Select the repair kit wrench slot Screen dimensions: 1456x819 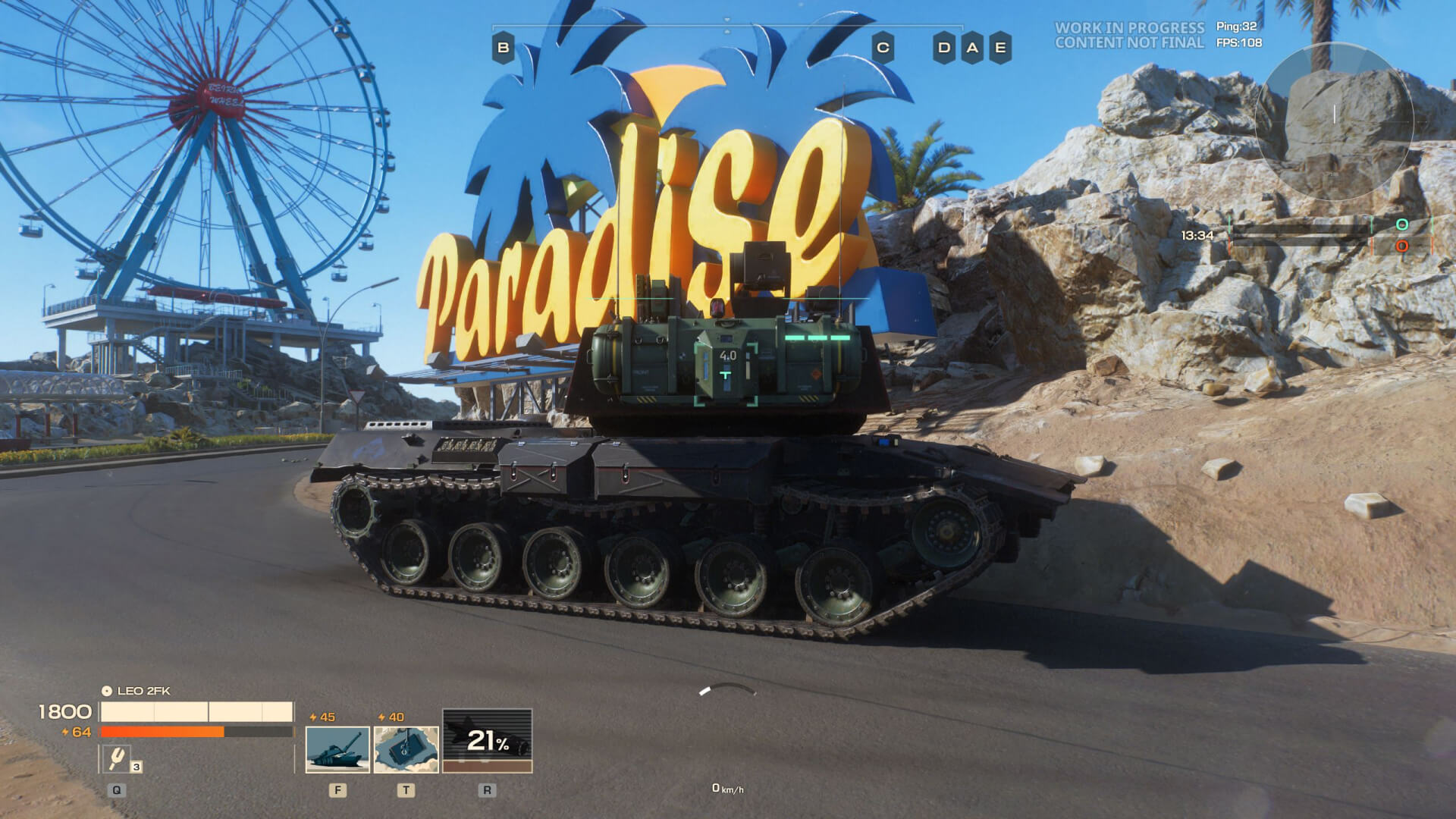[x=117, y=758]
